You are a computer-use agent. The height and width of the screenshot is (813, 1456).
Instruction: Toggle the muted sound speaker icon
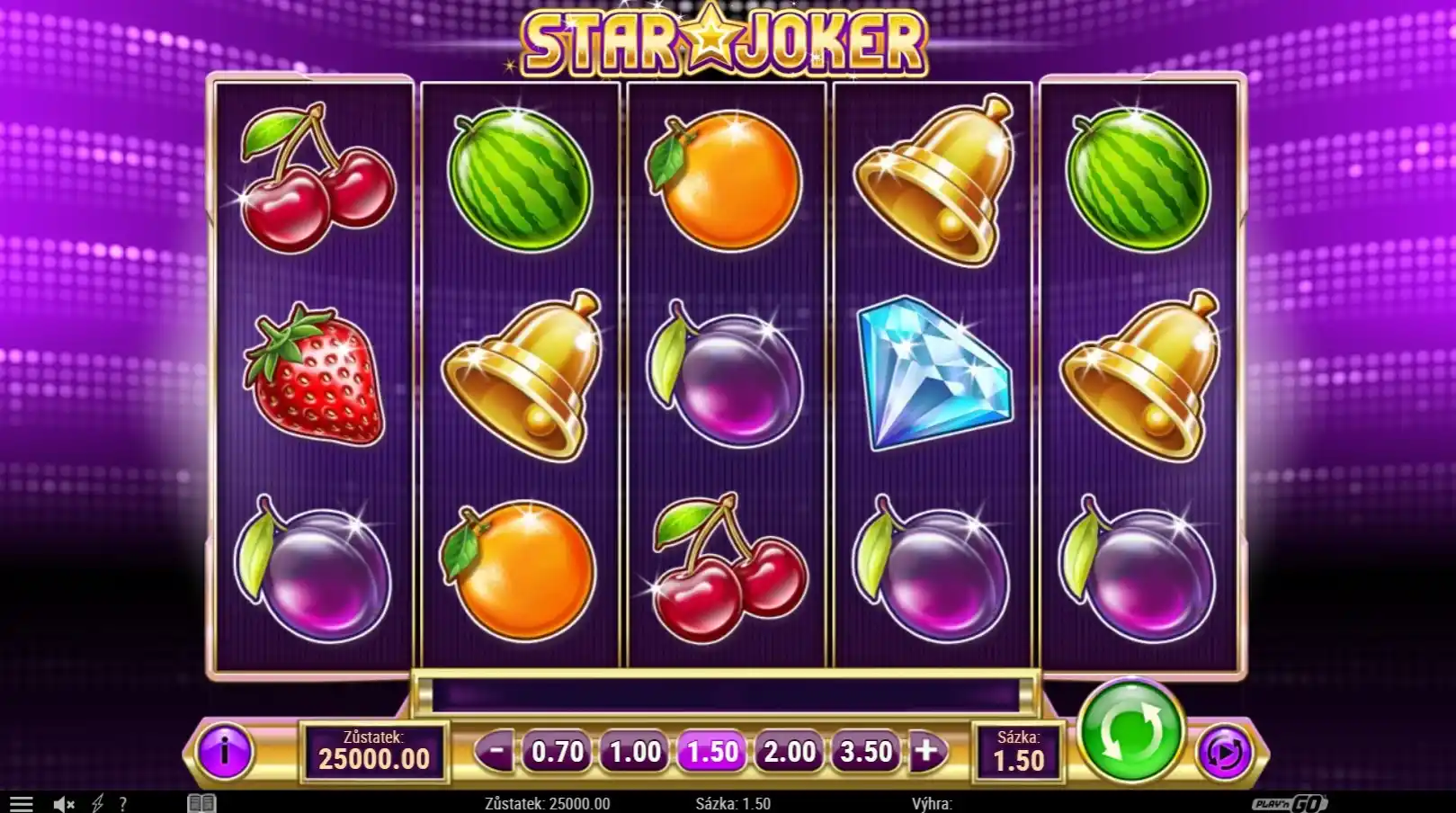point(63,803)
